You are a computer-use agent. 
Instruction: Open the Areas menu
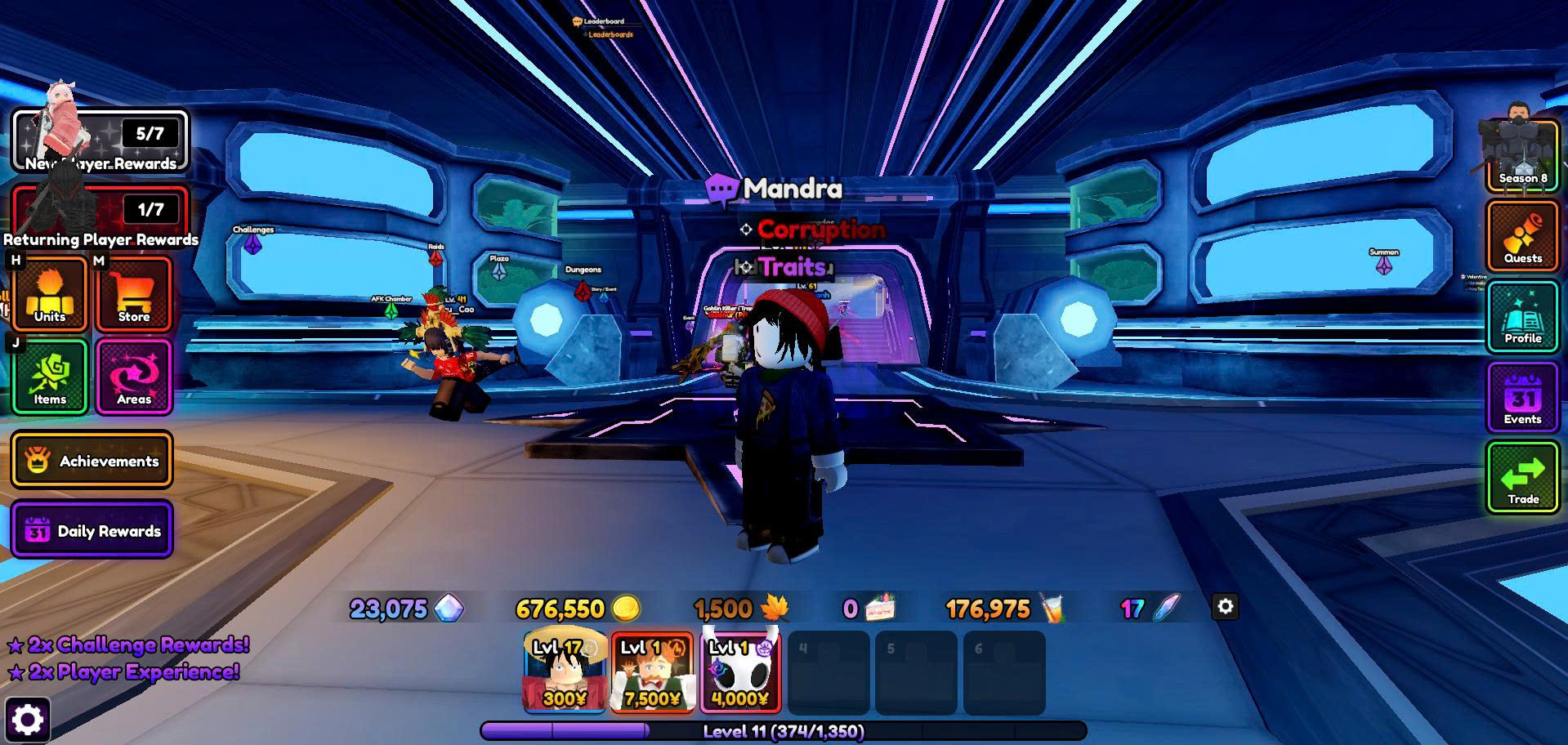coord(134,377)
